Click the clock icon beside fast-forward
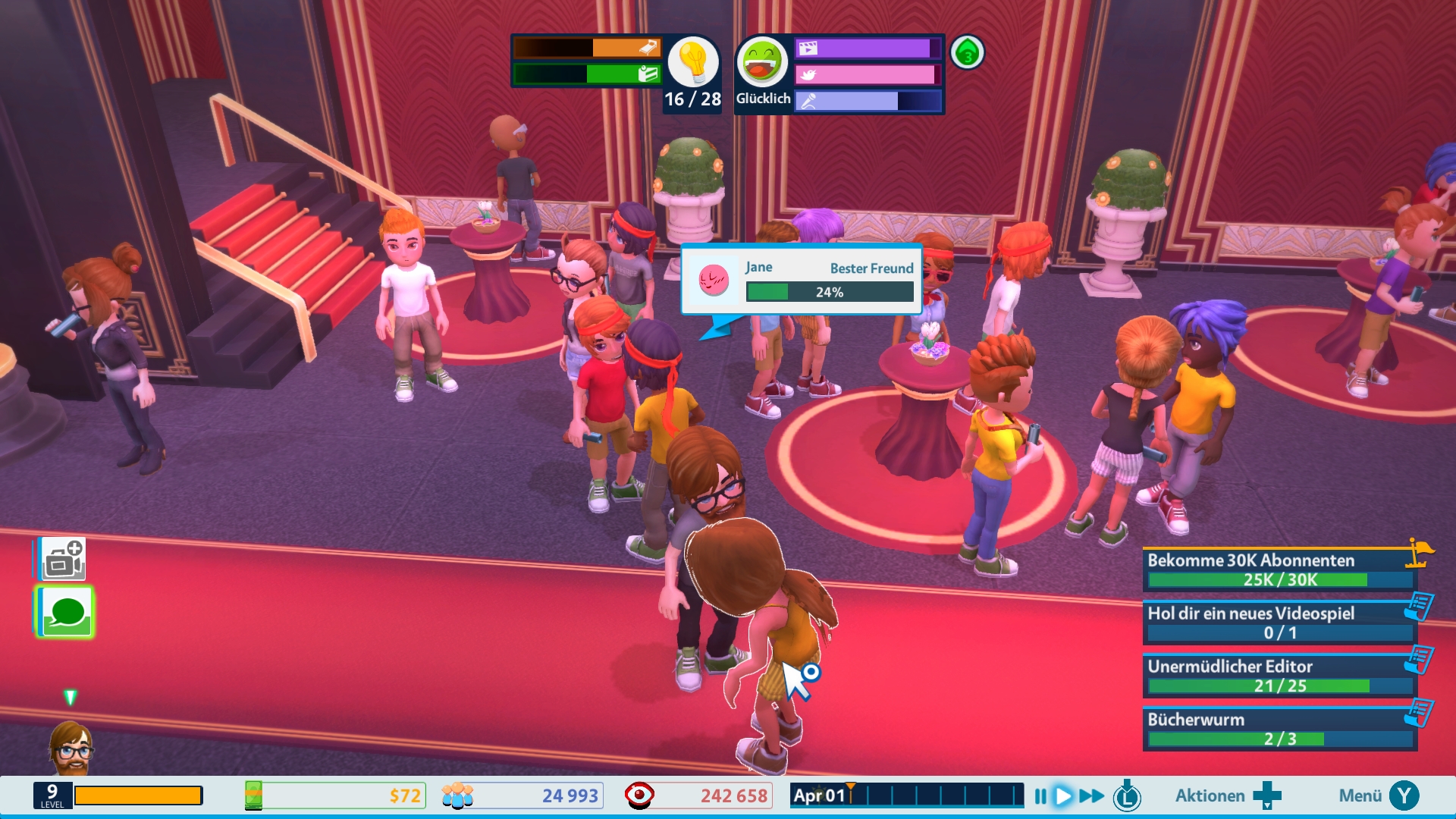The width and height of the screenshot is (1456, 819). point(1127,796)
